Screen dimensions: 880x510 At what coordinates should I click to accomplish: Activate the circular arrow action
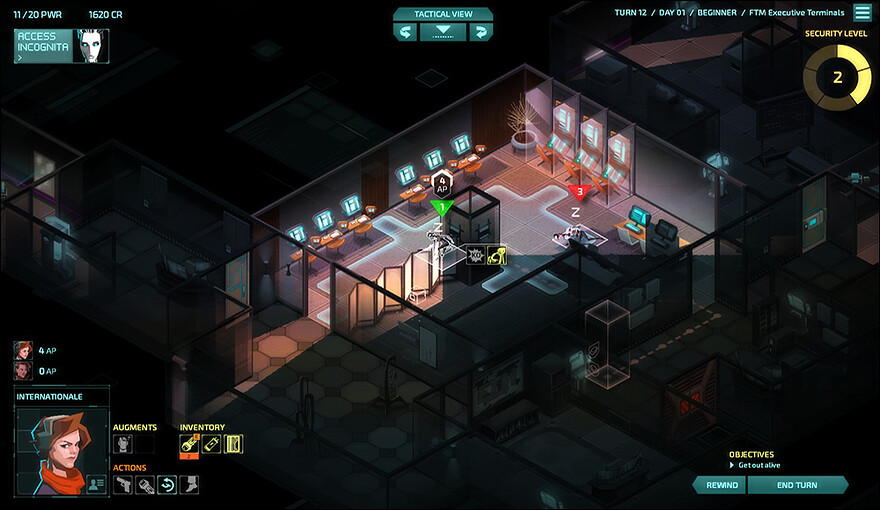point(167,485)
